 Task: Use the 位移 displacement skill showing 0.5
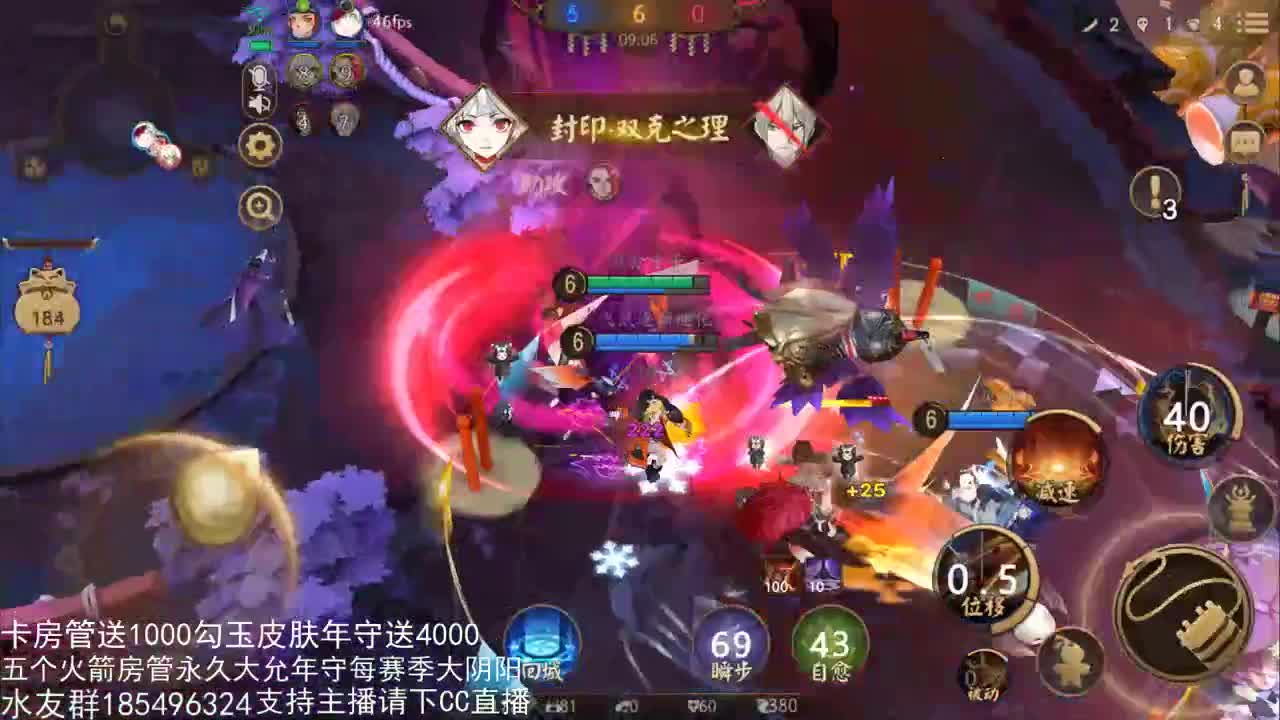(x=983, y=580)
